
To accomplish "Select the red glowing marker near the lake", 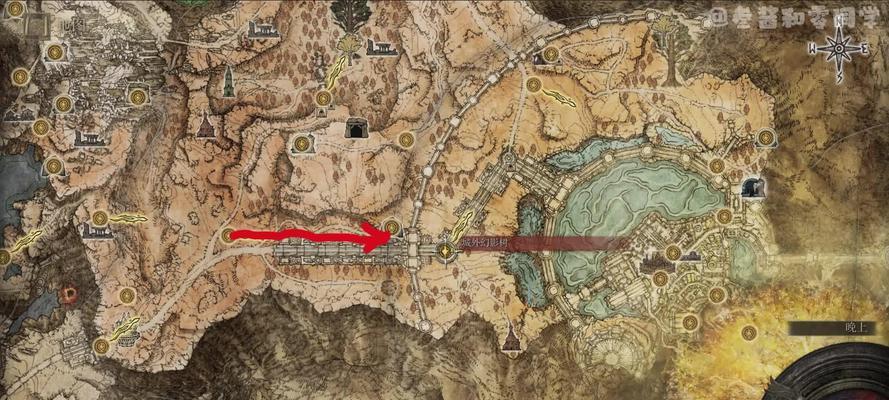I will [70, 293].
